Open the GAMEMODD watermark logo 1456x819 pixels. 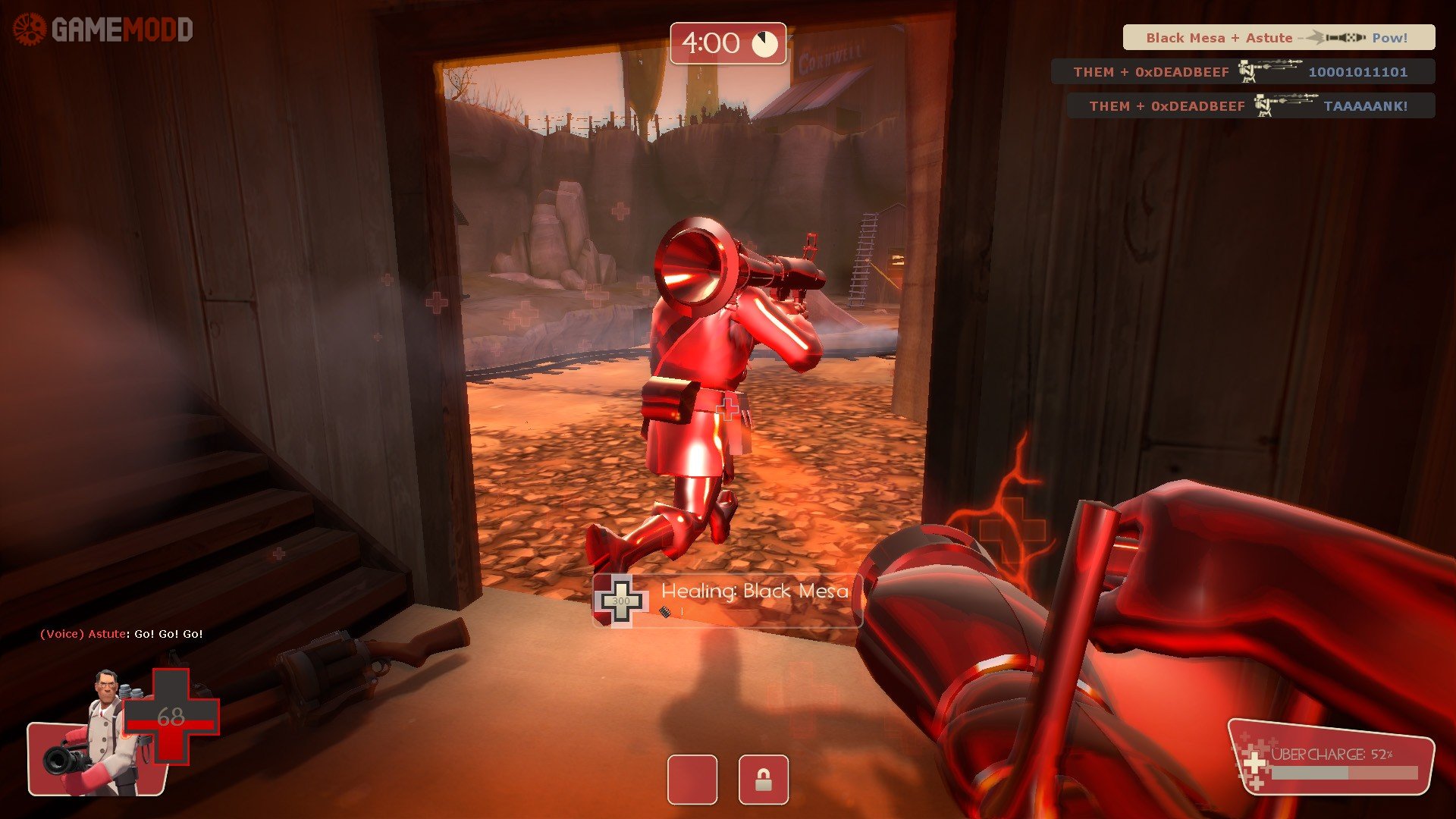point(103,30)
